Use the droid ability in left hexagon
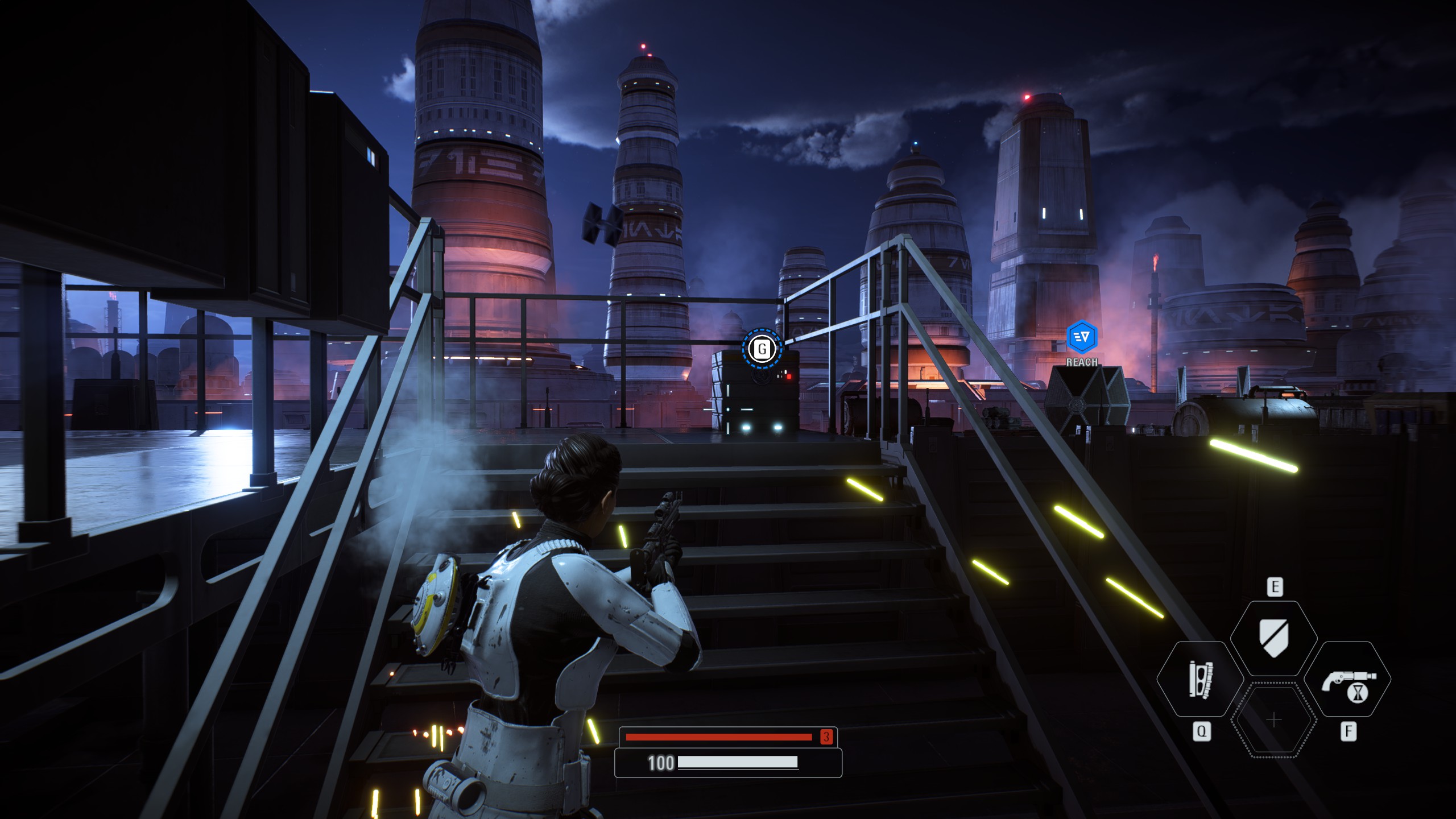This screenshot has width=1456, height=819. pos(1201,679)
